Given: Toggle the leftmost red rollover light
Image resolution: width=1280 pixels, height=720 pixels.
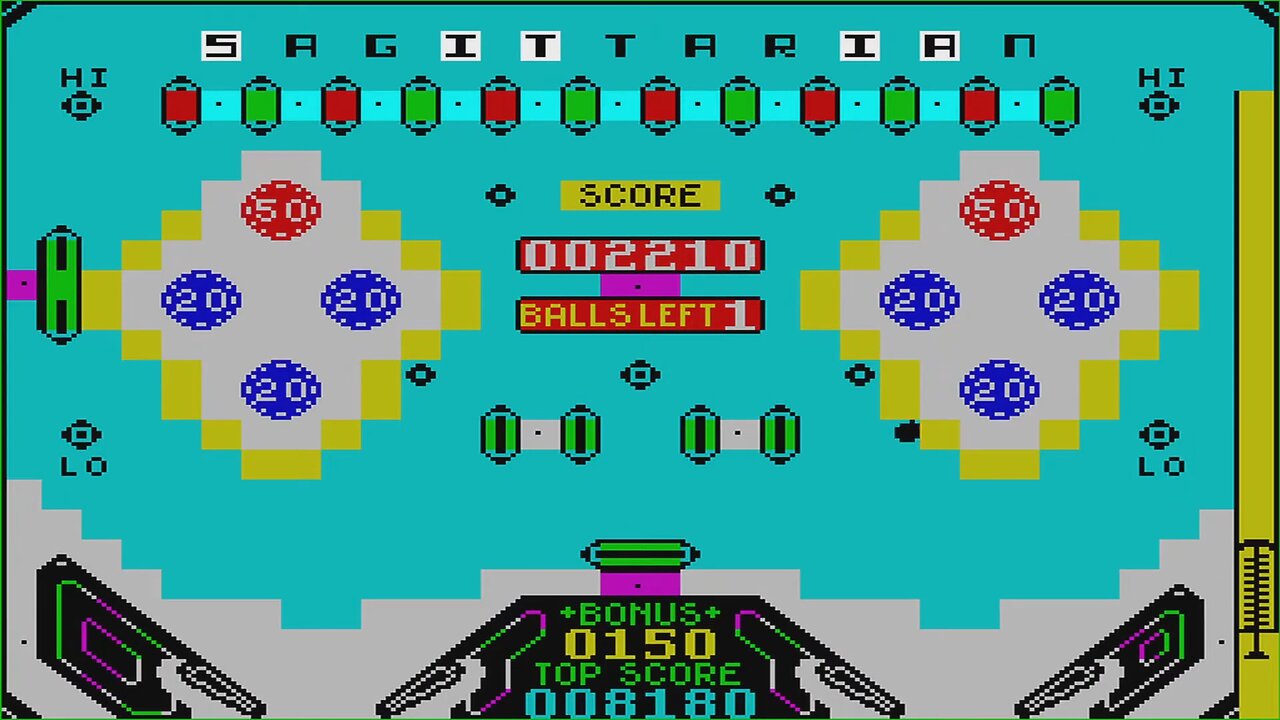Looking at the screenshot, I should 183,104.
